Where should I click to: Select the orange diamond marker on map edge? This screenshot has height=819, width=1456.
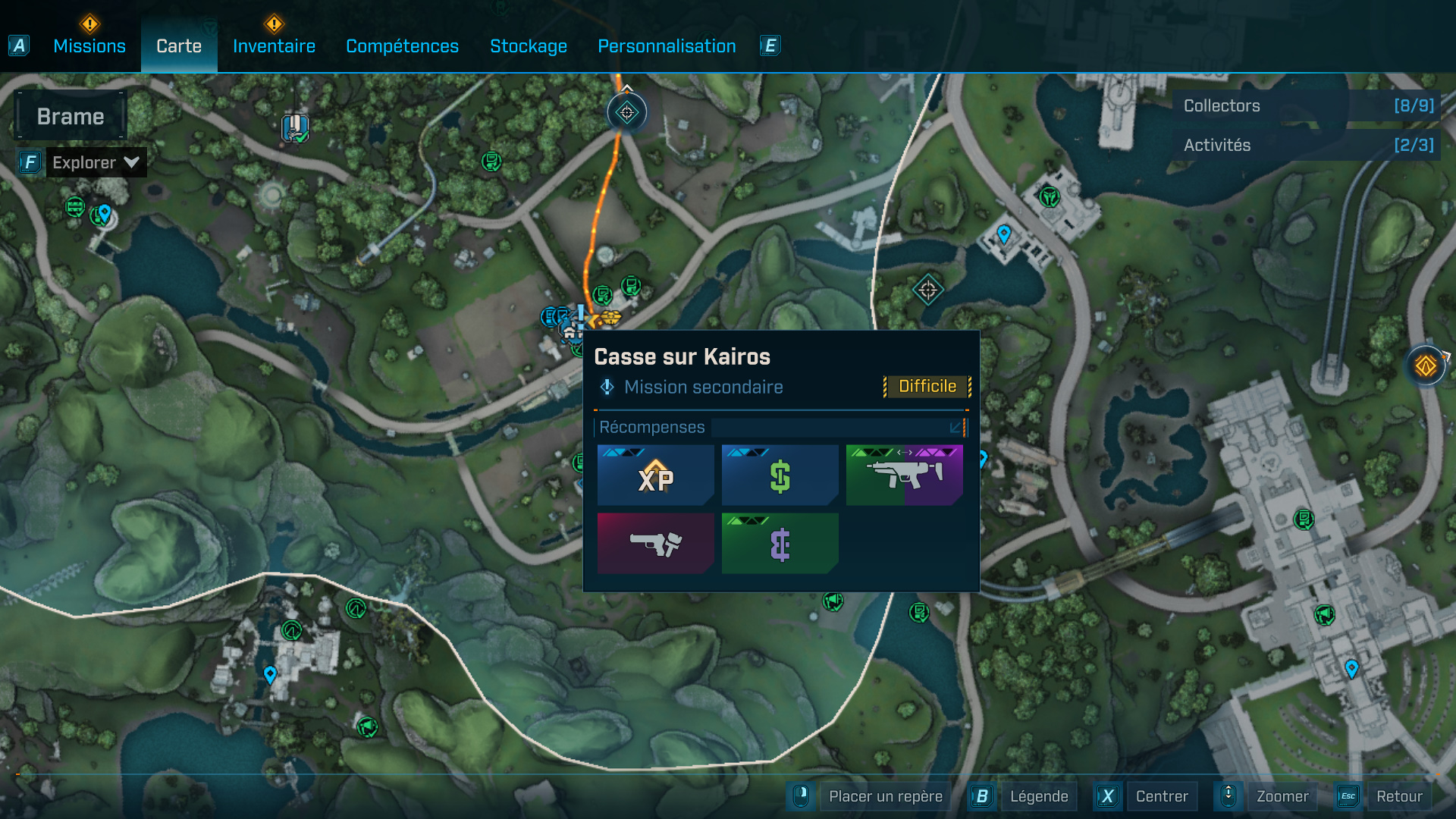point(1426,366)
